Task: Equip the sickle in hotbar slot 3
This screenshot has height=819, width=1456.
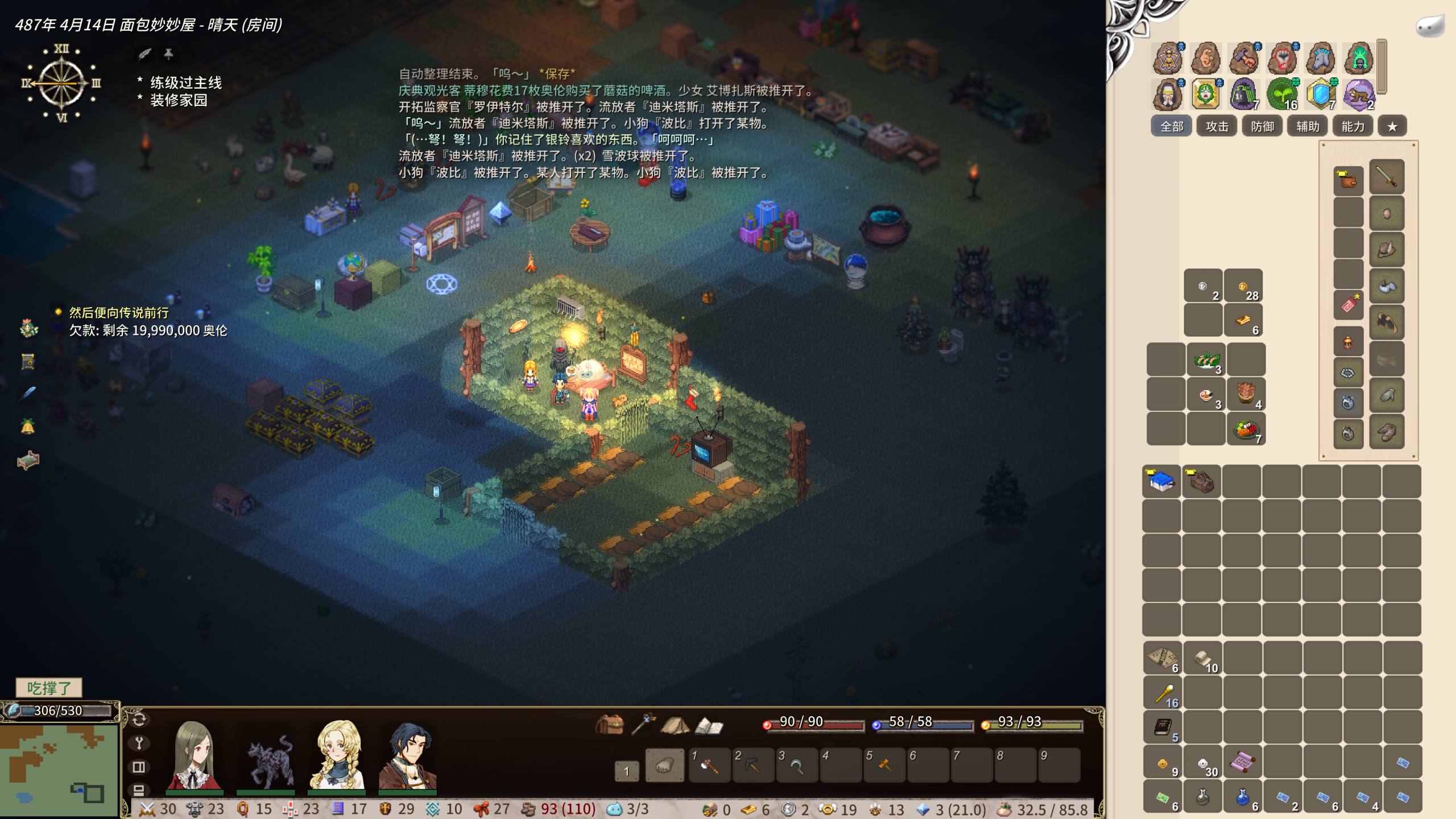Action: click(x=796, y=766)
